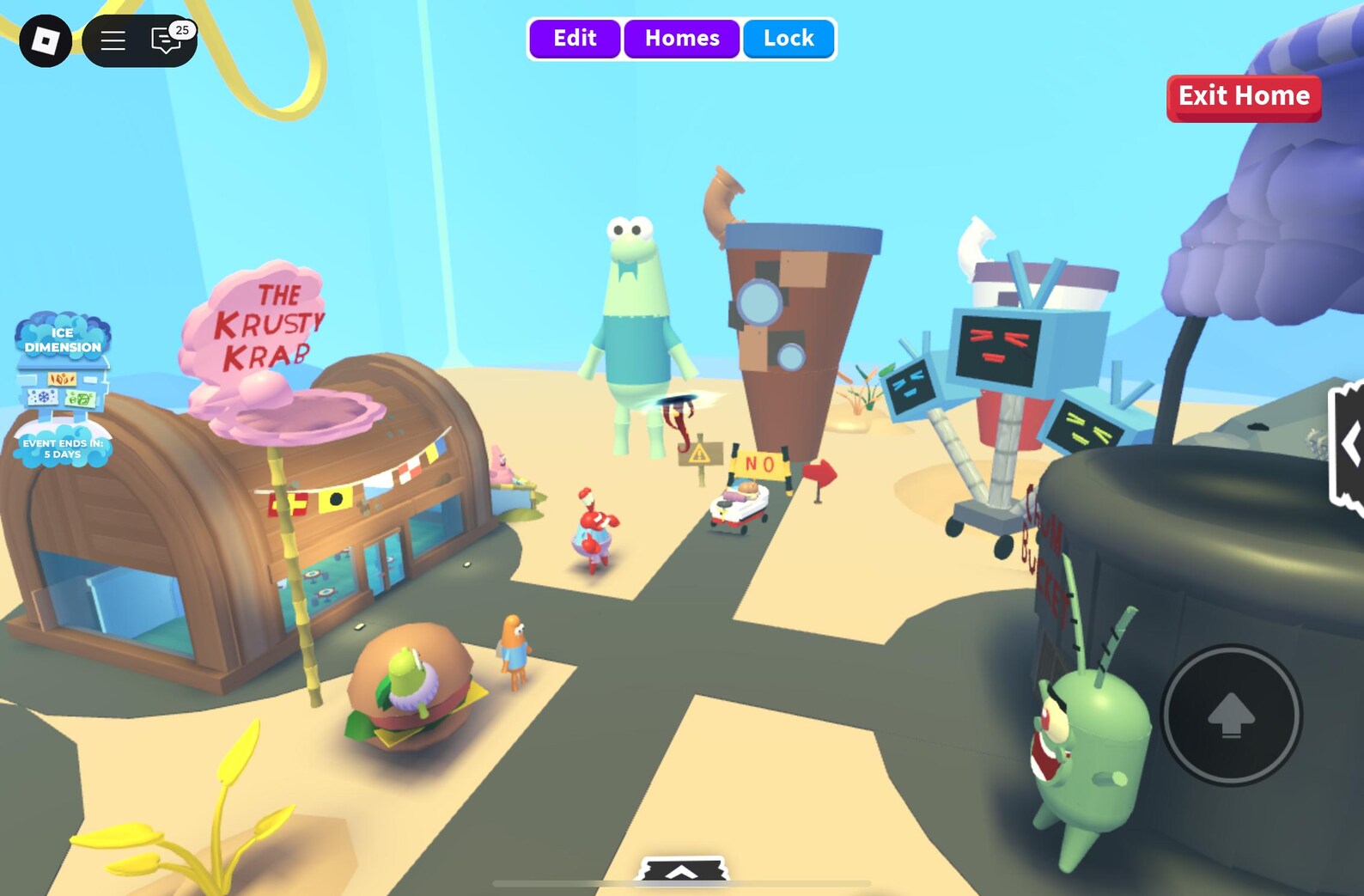Open the hamburger menu
The image size is (1364, 896).
[x=113, y=40]
